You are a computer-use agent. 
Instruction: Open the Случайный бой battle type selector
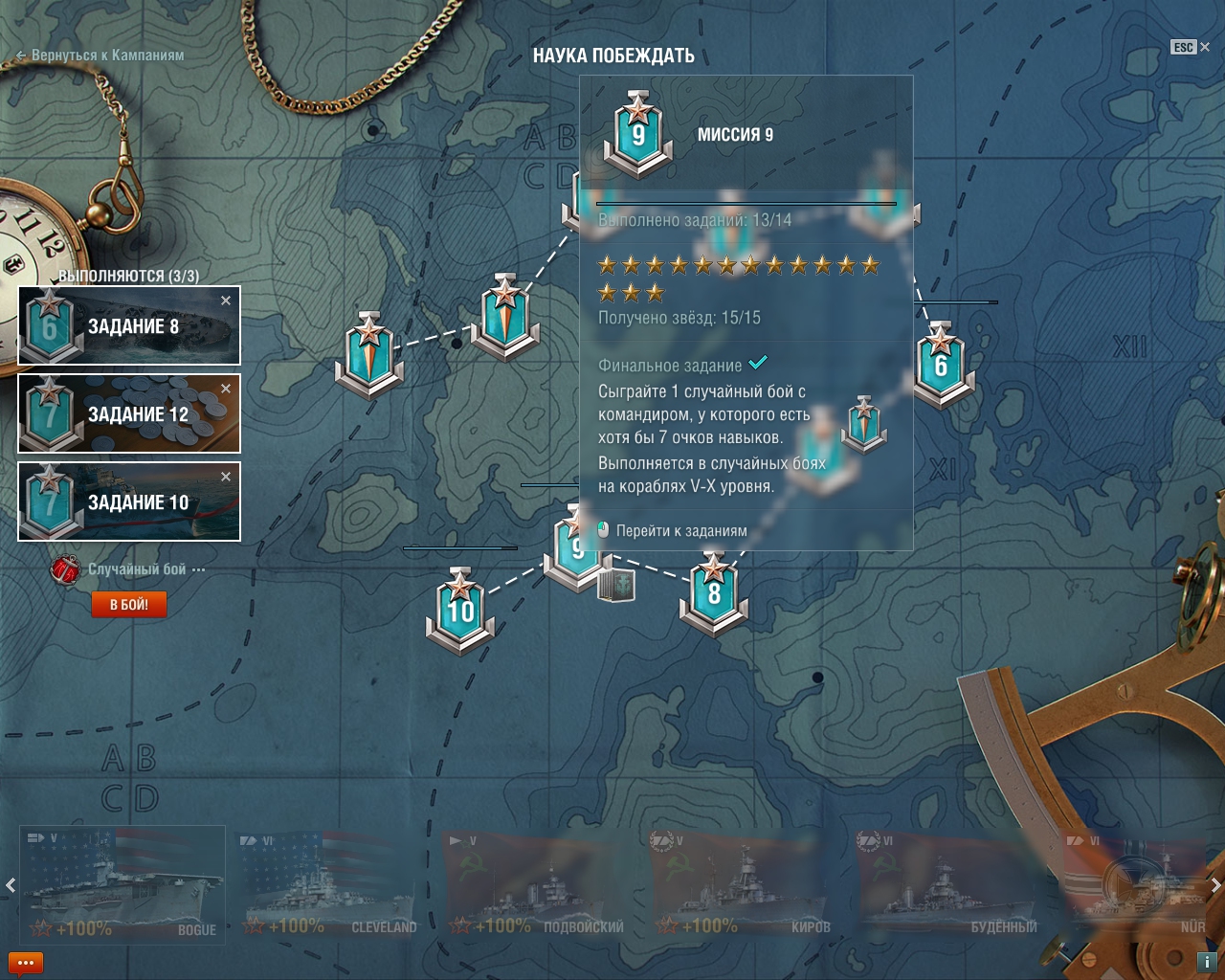[x=137, y=569]
